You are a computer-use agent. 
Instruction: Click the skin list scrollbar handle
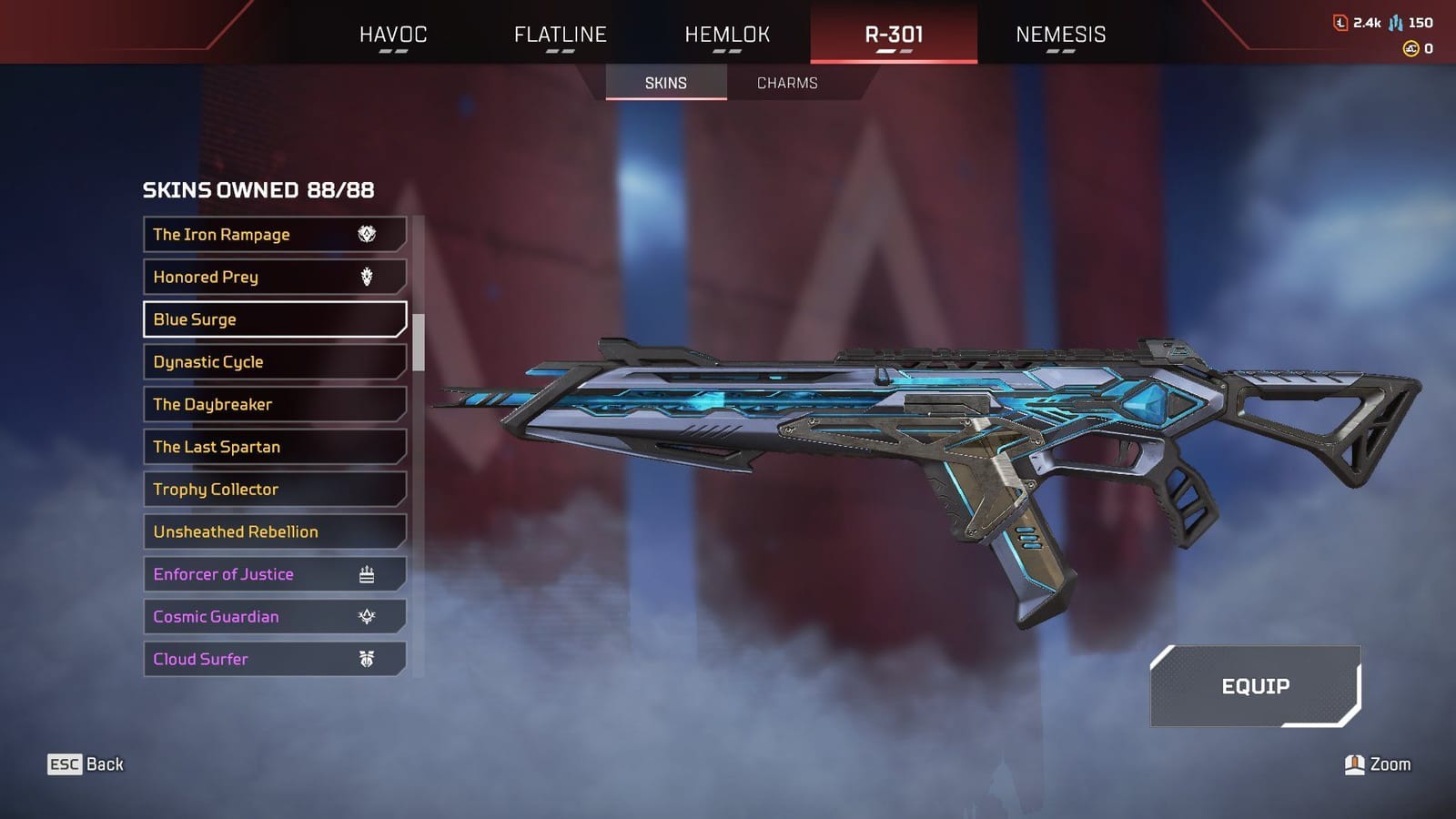tap(418, 341)
